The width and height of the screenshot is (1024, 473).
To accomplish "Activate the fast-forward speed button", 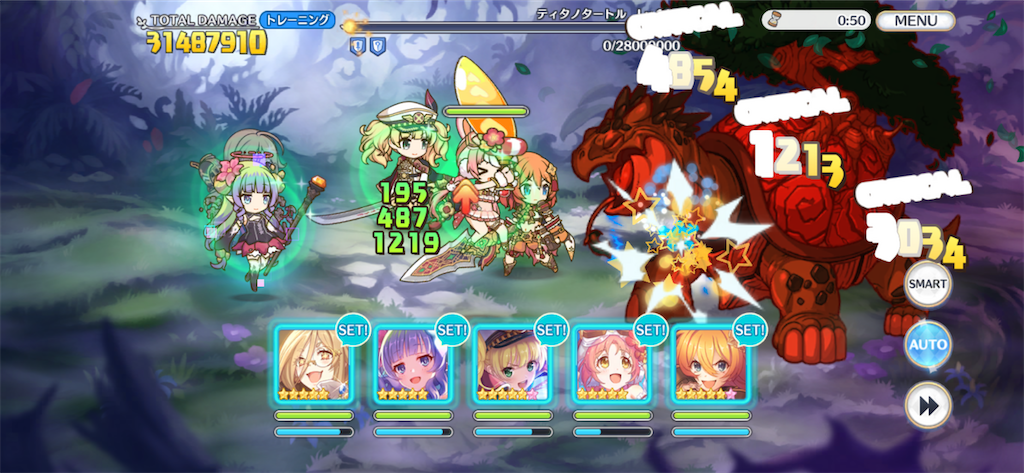I will coord(927,406).
